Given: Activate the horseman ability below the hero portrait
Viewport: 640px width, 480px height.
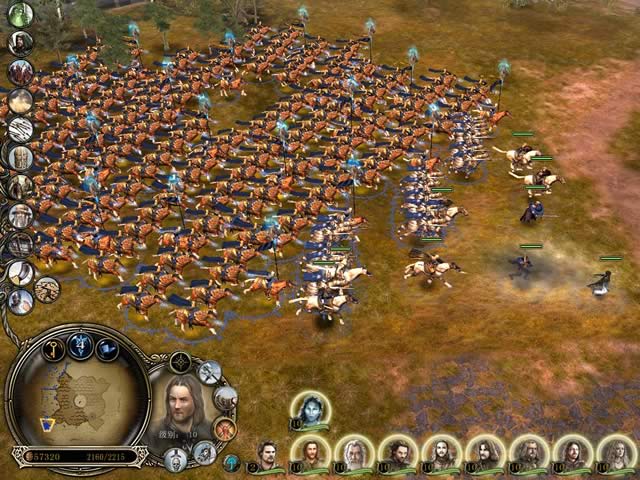Looking at the screenshot, I should click(205, 453).
